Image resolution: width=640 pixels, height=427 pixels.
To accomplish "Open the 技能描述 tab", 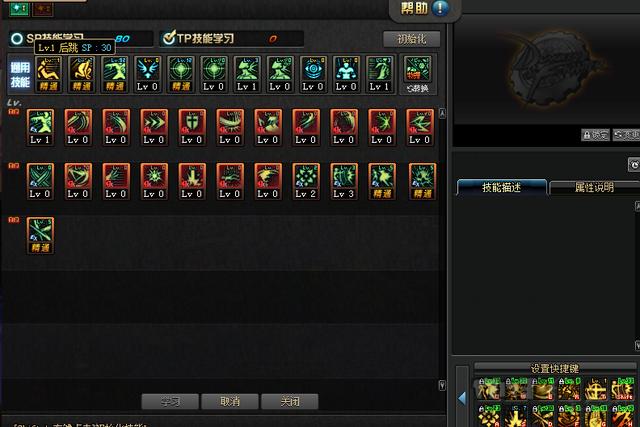I will (502, 187).
